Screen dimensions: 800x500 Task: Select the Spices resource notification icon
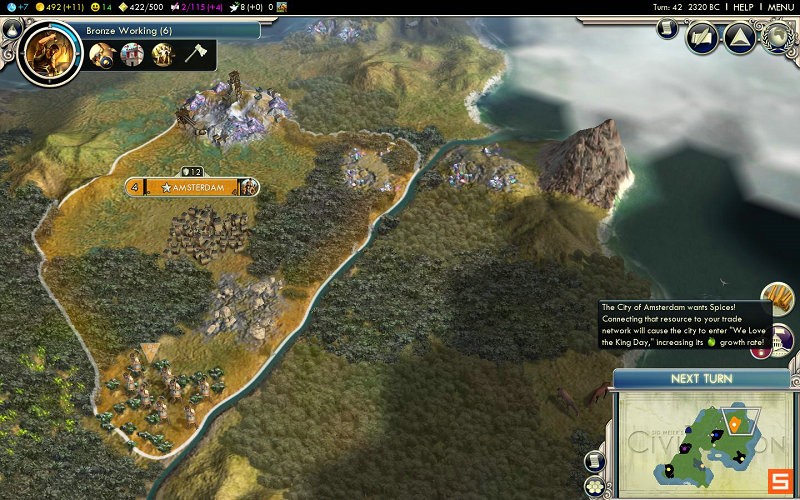[778, 299]
